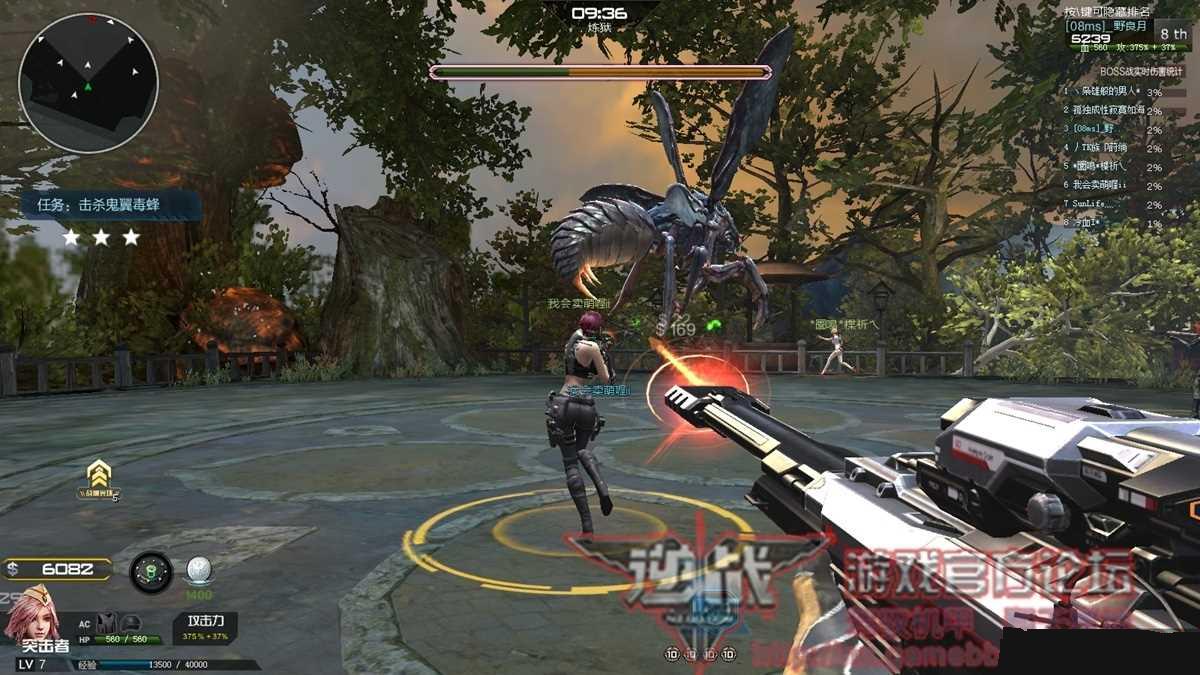The image size is (1200, 675).
Task: Click the helmet armor icon
Action: point(130,624)
